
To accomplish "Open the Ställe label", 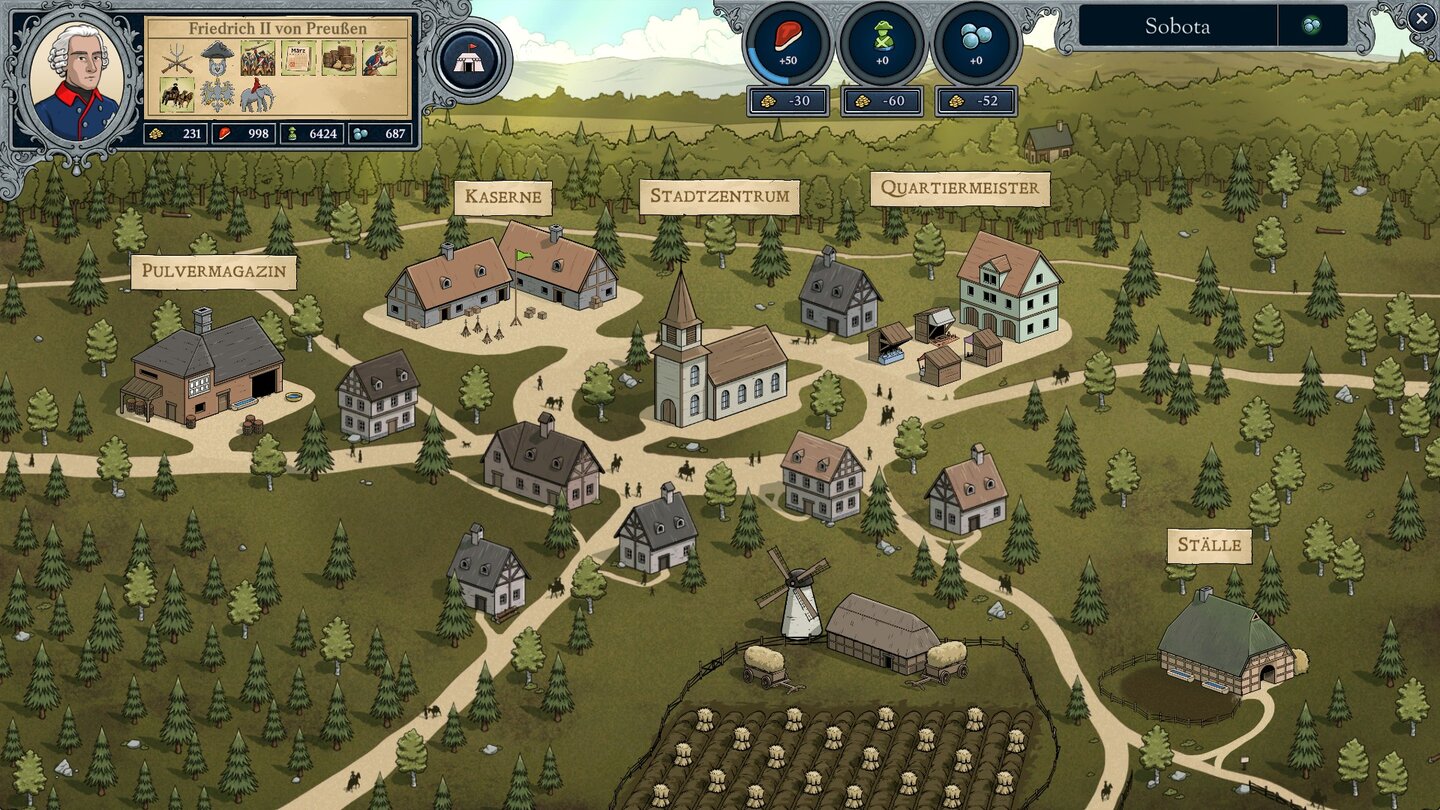I will (x=1209, y=546).
